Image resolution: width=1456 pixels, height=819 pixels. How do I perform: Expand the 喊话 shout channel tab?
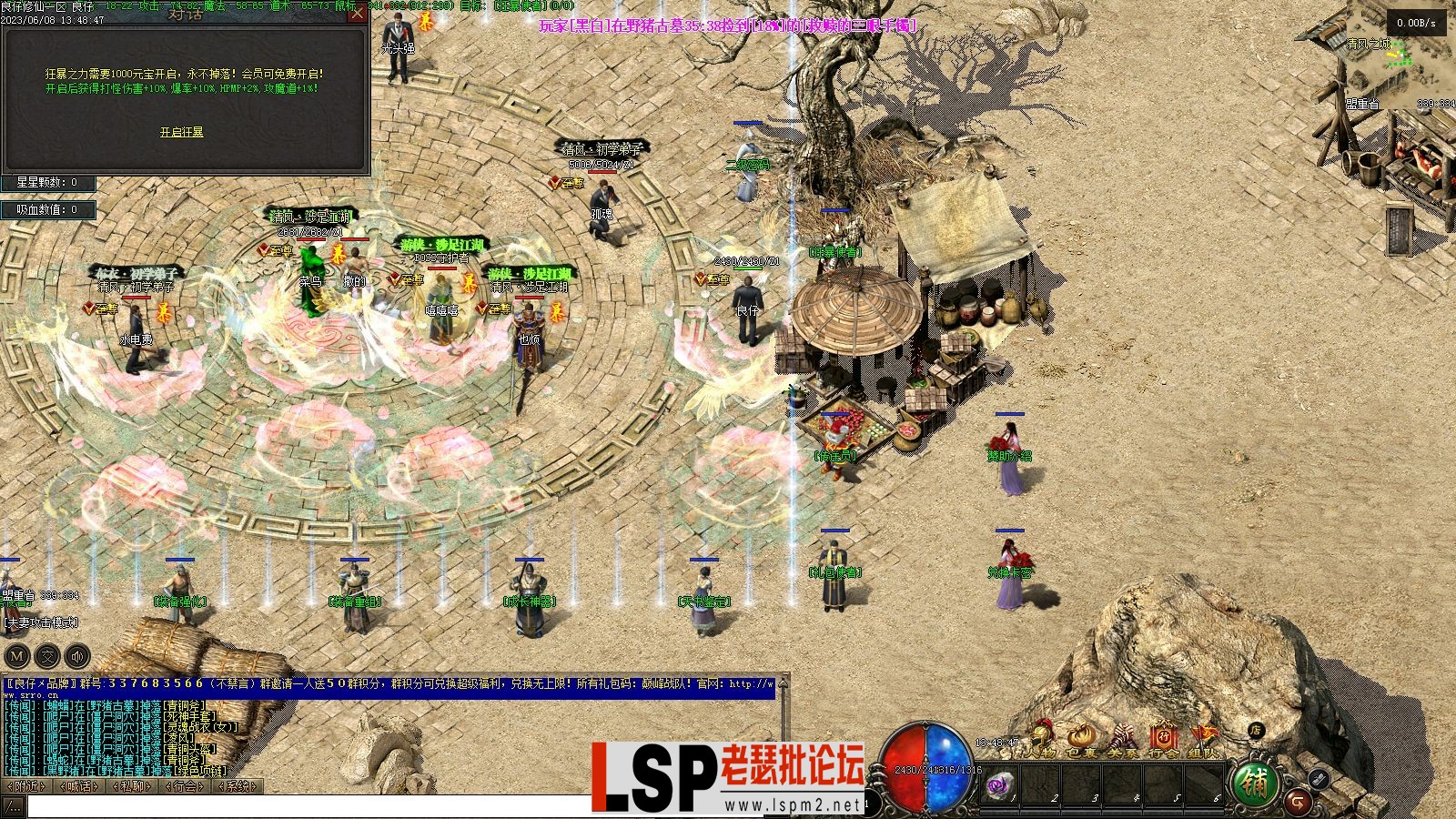click(77, 785)
